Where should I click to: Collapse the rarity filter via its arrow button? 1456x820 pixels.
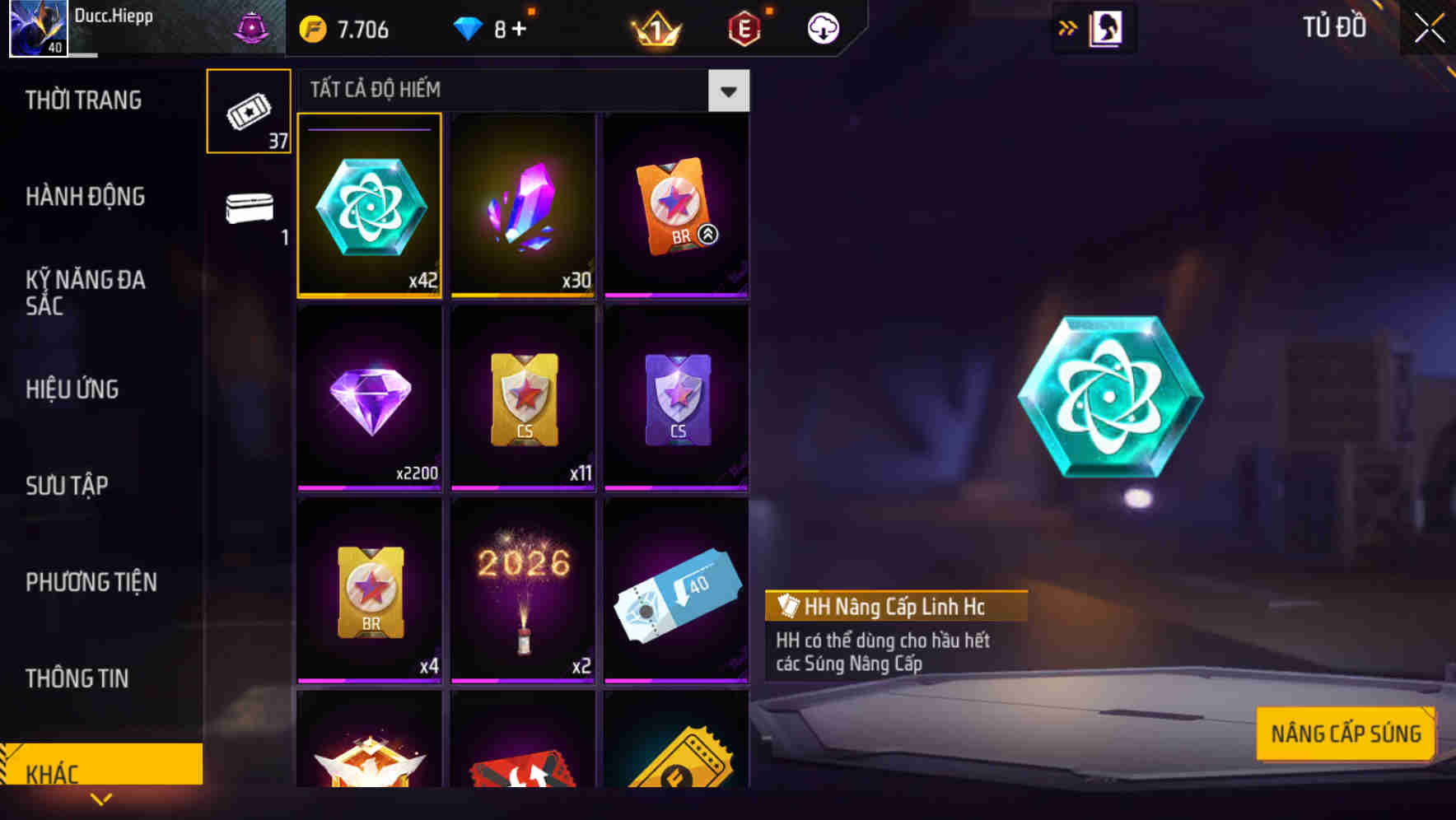728,91
